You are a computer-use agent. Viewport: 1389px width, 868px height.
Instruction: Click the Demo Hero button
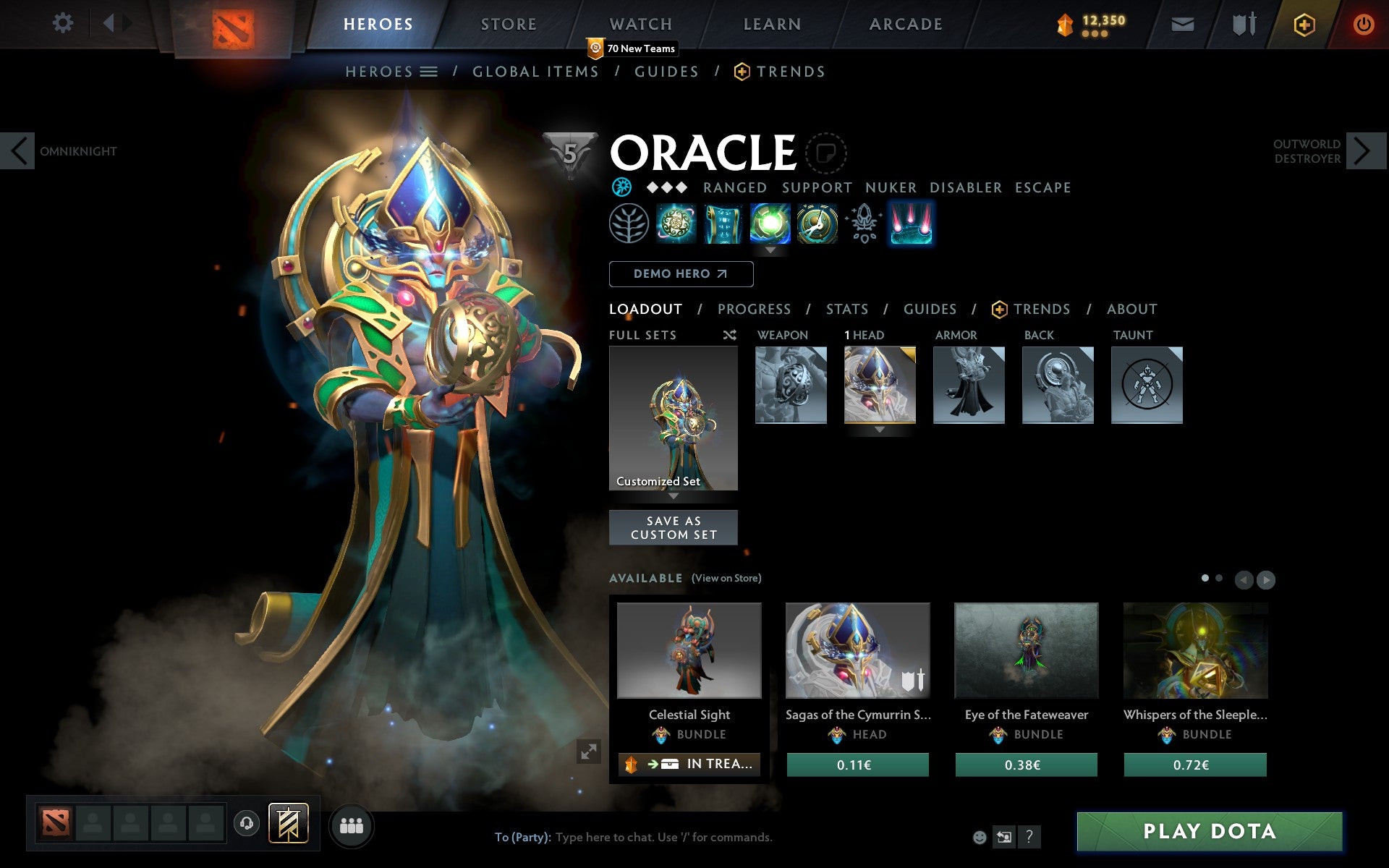coord(681,274)
